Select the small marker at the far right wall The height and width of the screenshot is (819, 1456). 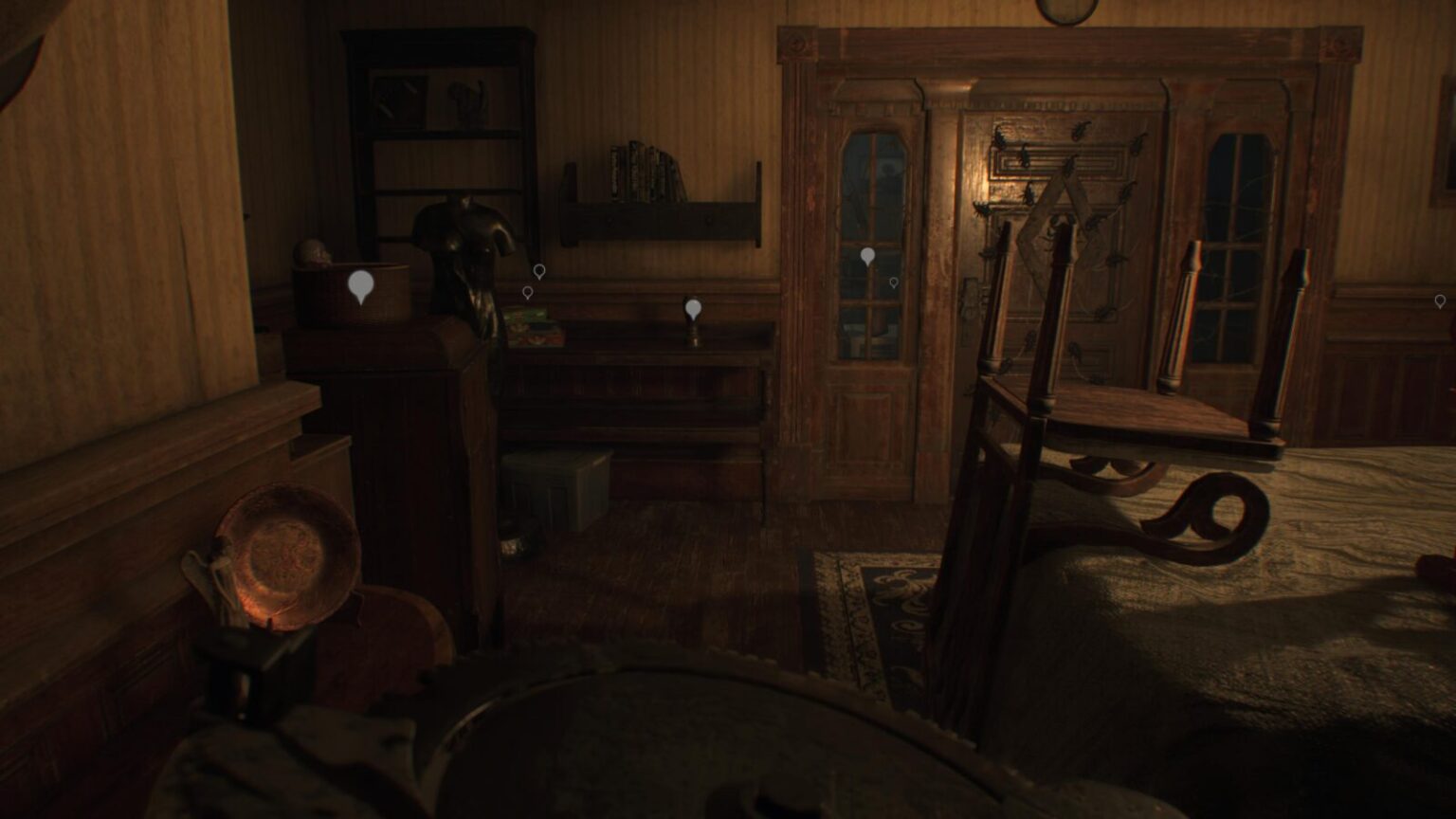pyautogui.click(x=1440, y=301)
